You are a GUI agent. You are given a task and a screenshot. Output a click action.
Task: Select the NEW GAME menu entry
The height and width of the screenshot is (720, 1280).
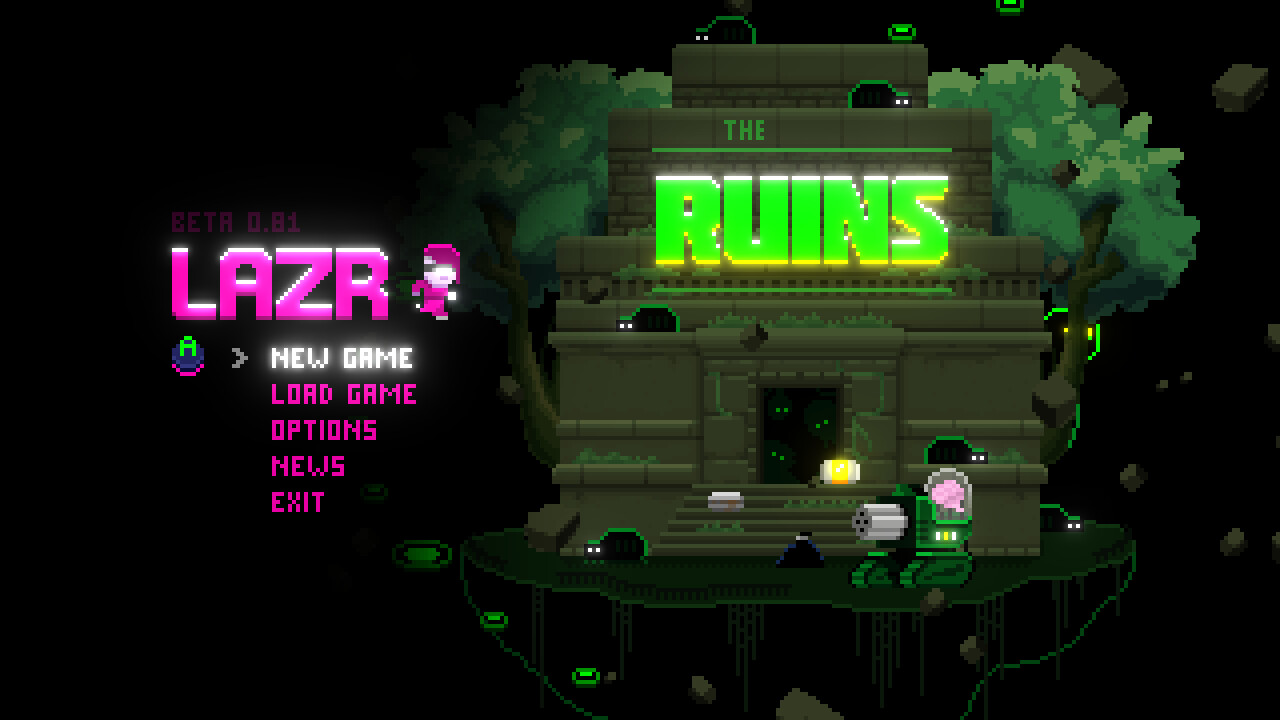point(340,358)
